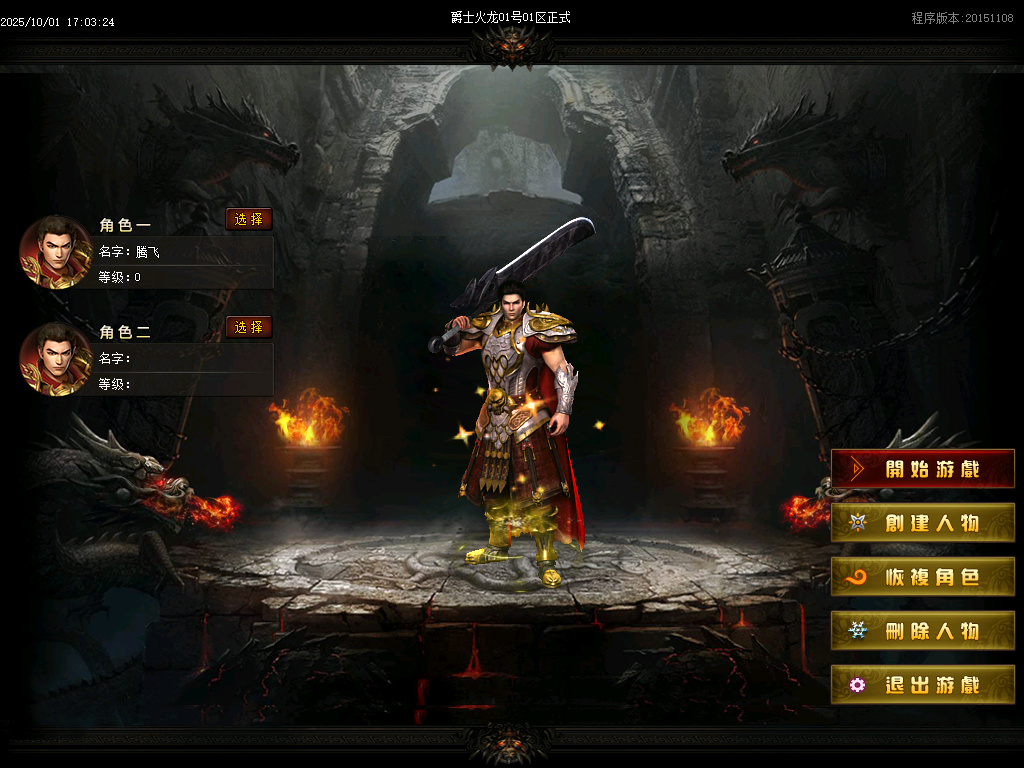Exit via the 退出游戲 quit button
This screenshot has width=1024, height=768.
pyautogui.click(x=922, y=685)
